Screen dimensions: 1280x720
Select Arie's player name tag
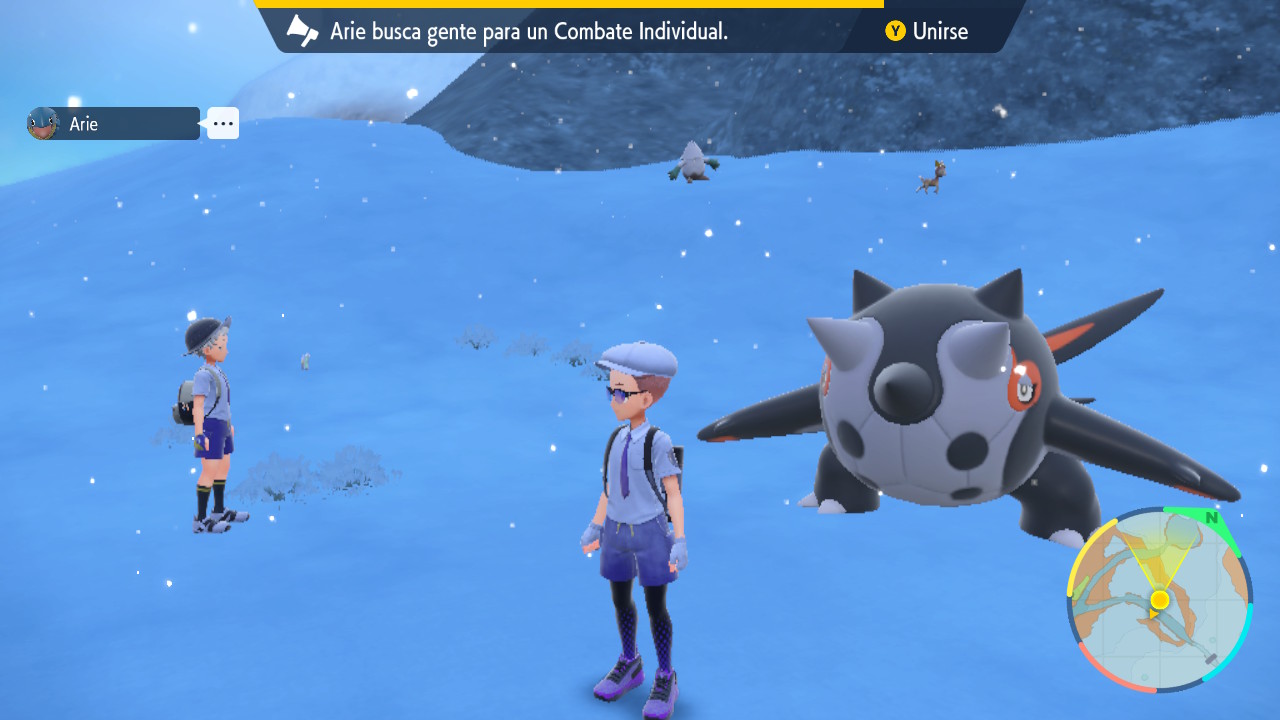click(x=114, y=124)
